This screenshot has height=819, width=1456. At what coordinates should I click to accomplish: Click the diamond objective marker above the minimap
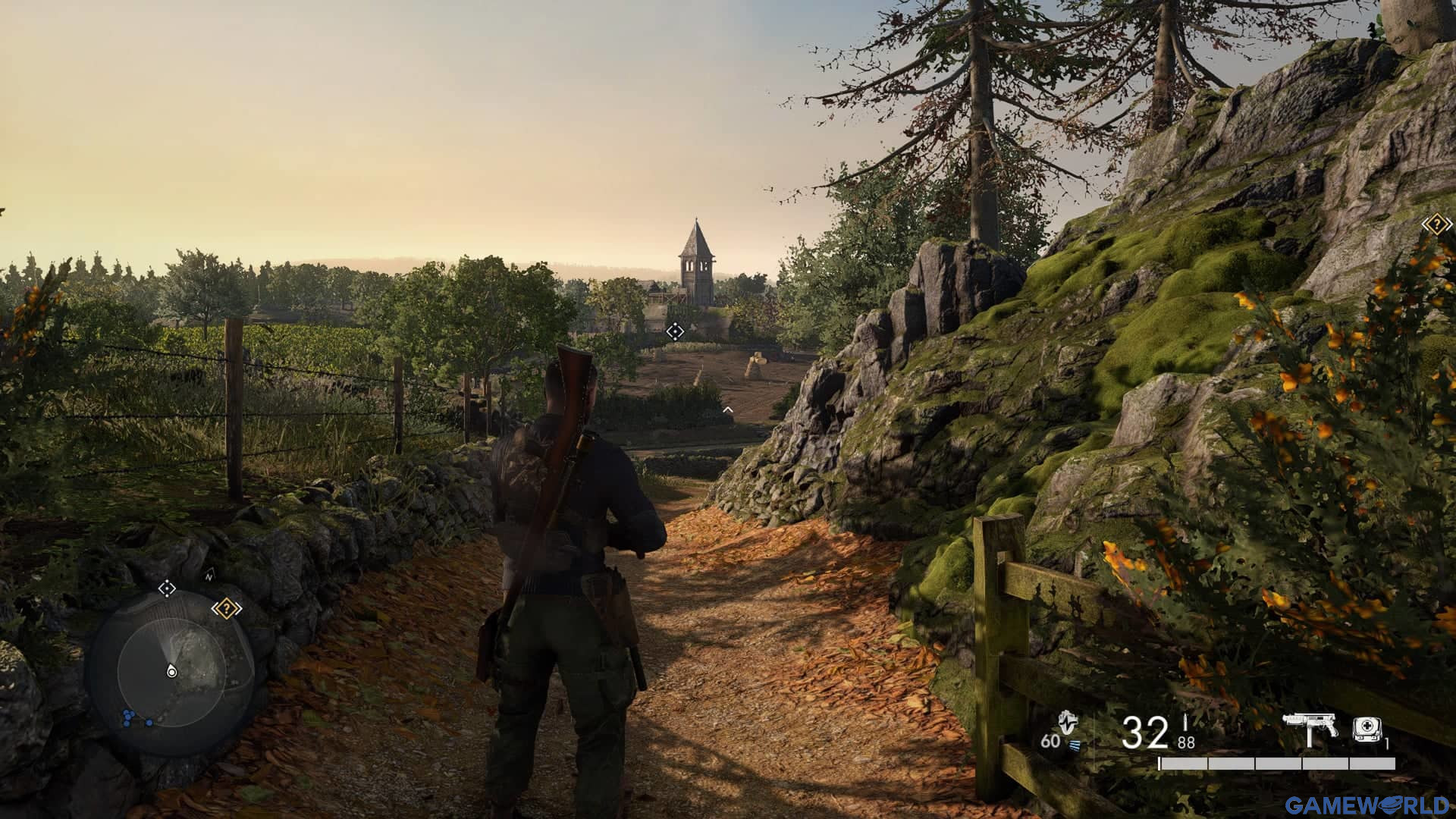167,588
